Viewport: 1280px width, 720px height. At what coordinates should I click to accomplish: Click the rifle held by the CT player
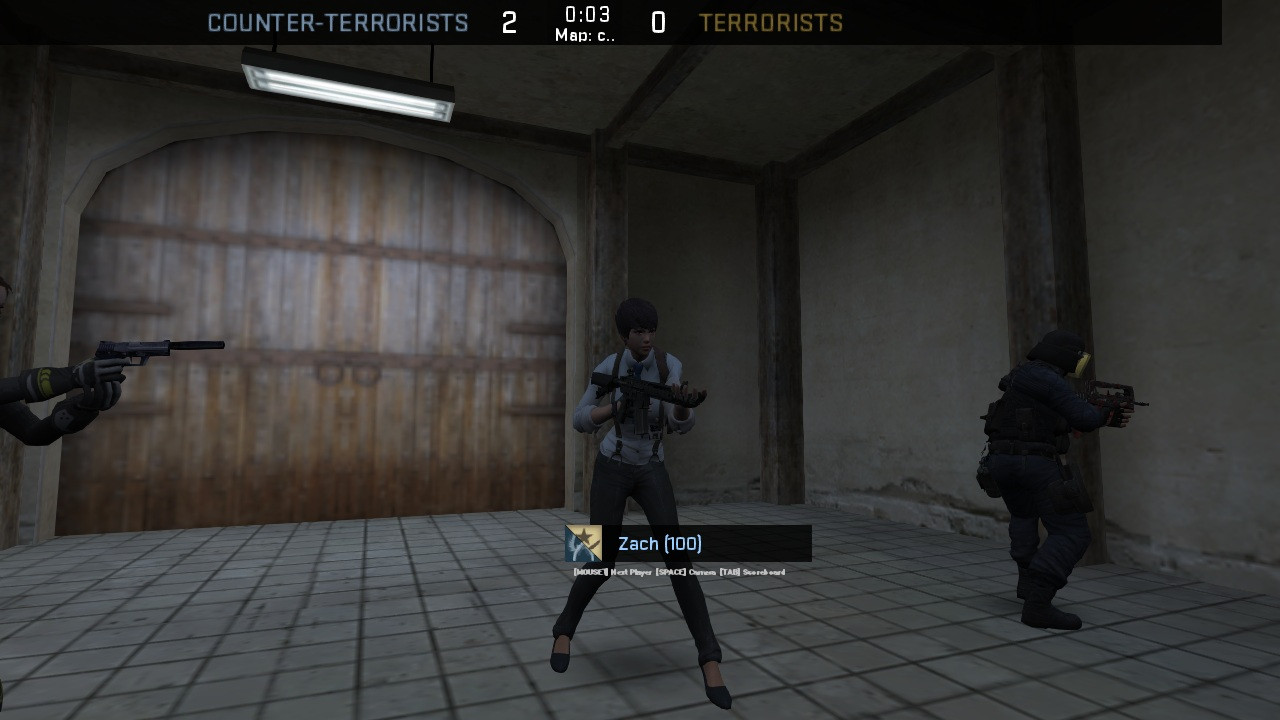point(645,390)
